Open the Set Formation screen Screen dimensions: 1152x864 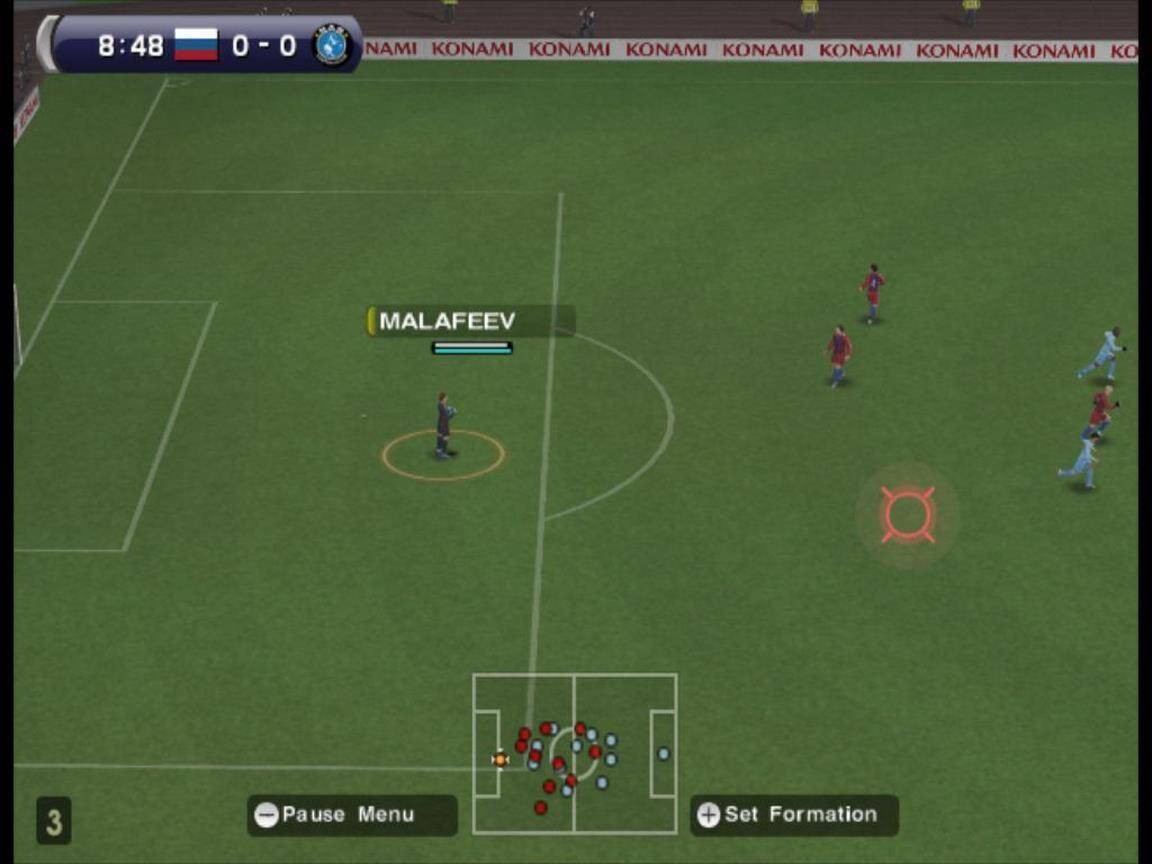[794, 815]
